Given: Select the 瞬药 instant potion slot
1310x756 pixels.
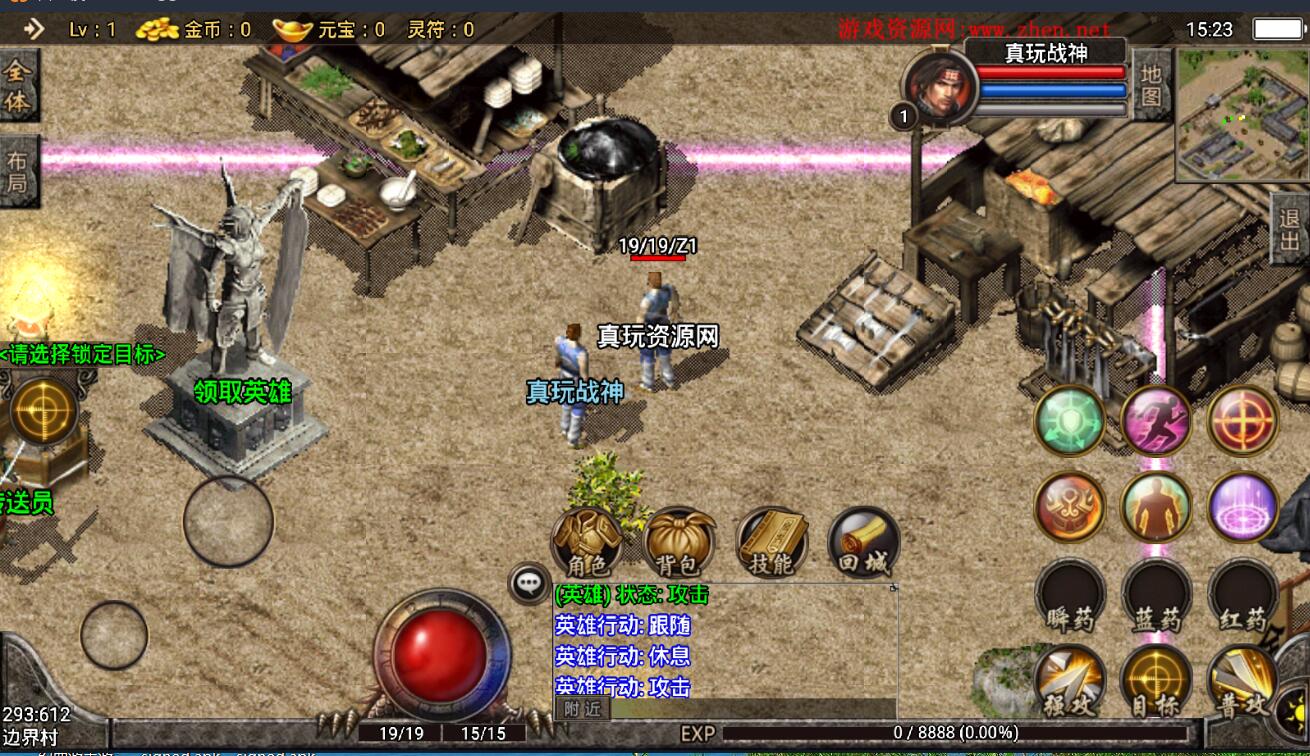Looking at the screenshot, I should coord(1070,596).
